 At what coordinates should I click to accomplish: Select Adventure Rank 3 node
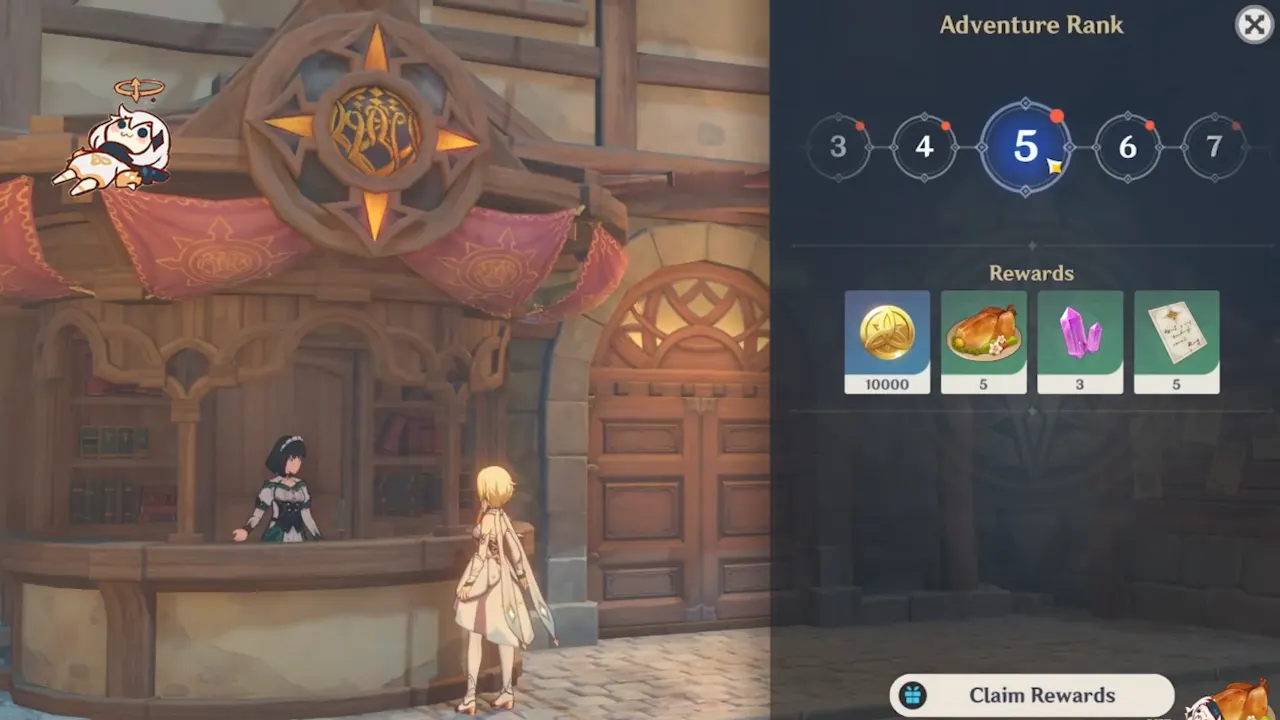[838, 147]
